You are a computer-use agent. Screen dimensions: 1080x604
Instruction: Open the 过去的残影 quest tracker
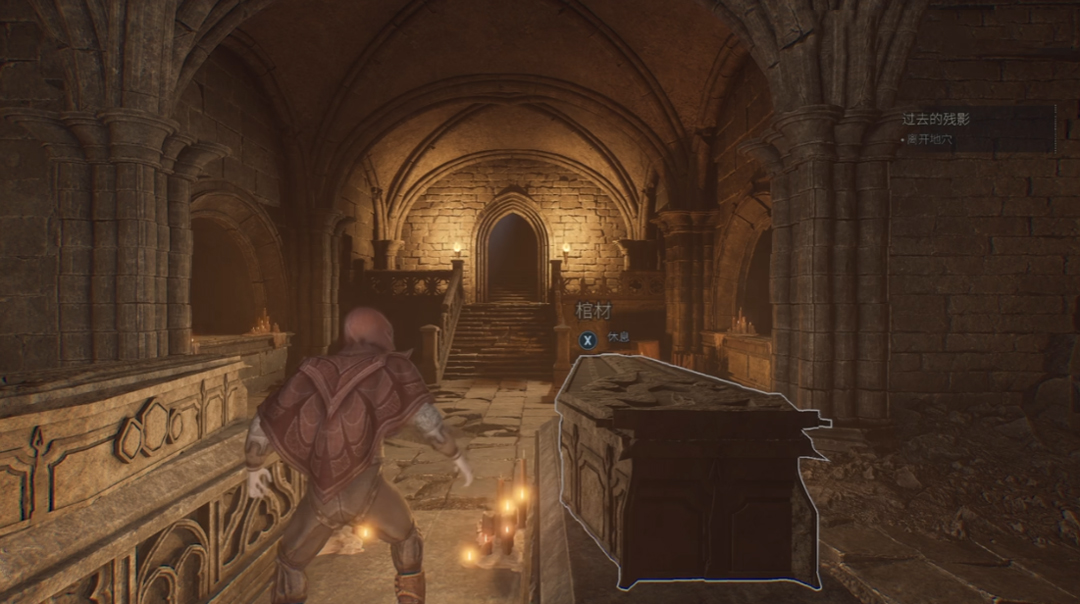[x=936, y=119]
